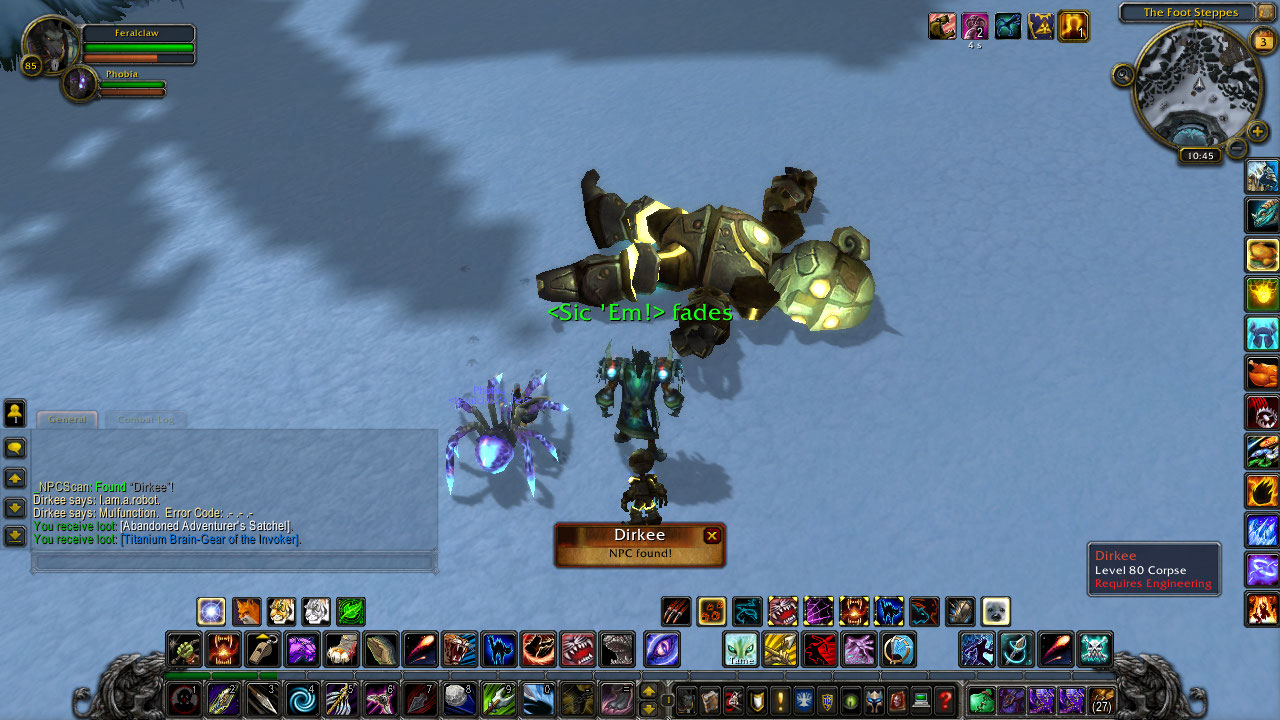Open the computer game menu button
This screenshot has width=1280, height=720.
[x=921, y=700]
